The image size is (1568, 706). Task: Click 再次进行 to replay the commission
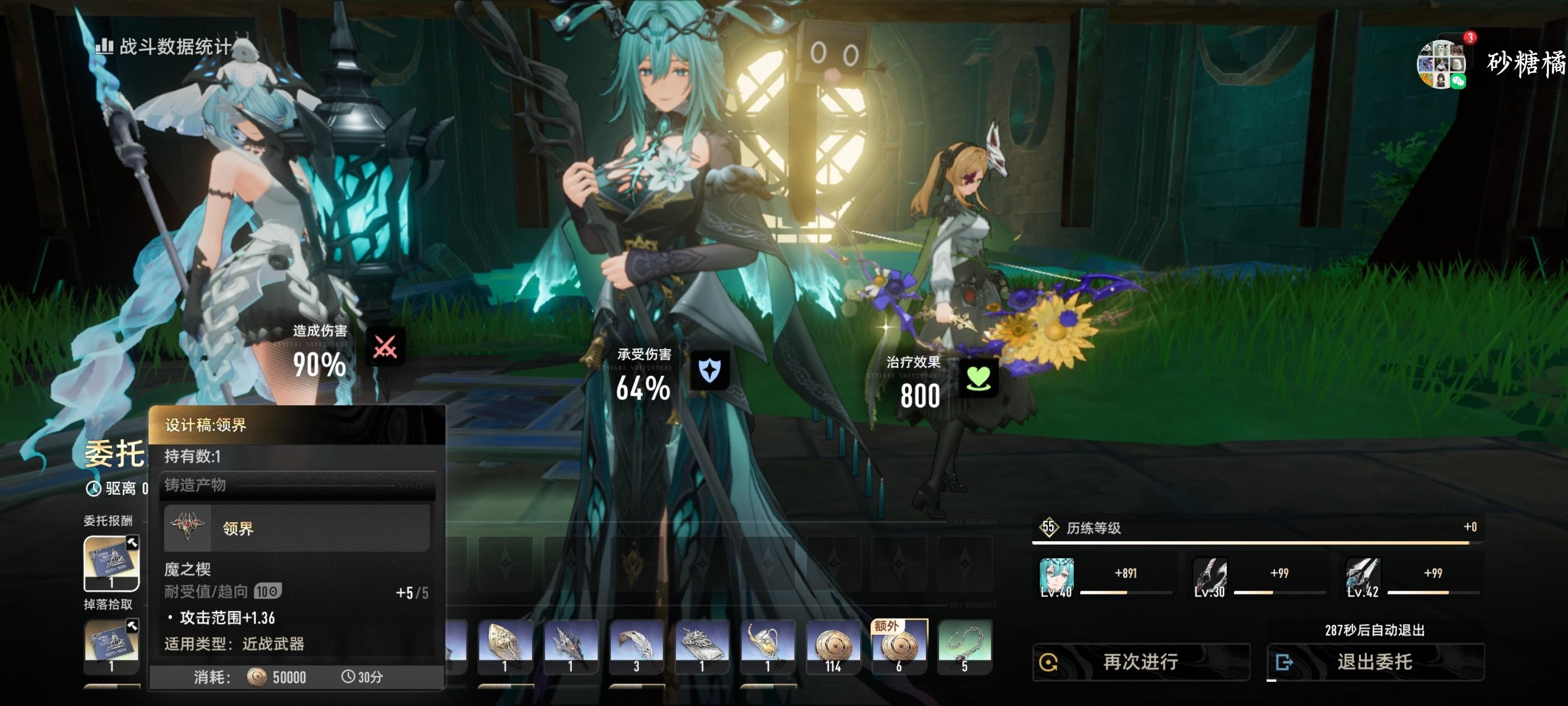coord(1141,662)
